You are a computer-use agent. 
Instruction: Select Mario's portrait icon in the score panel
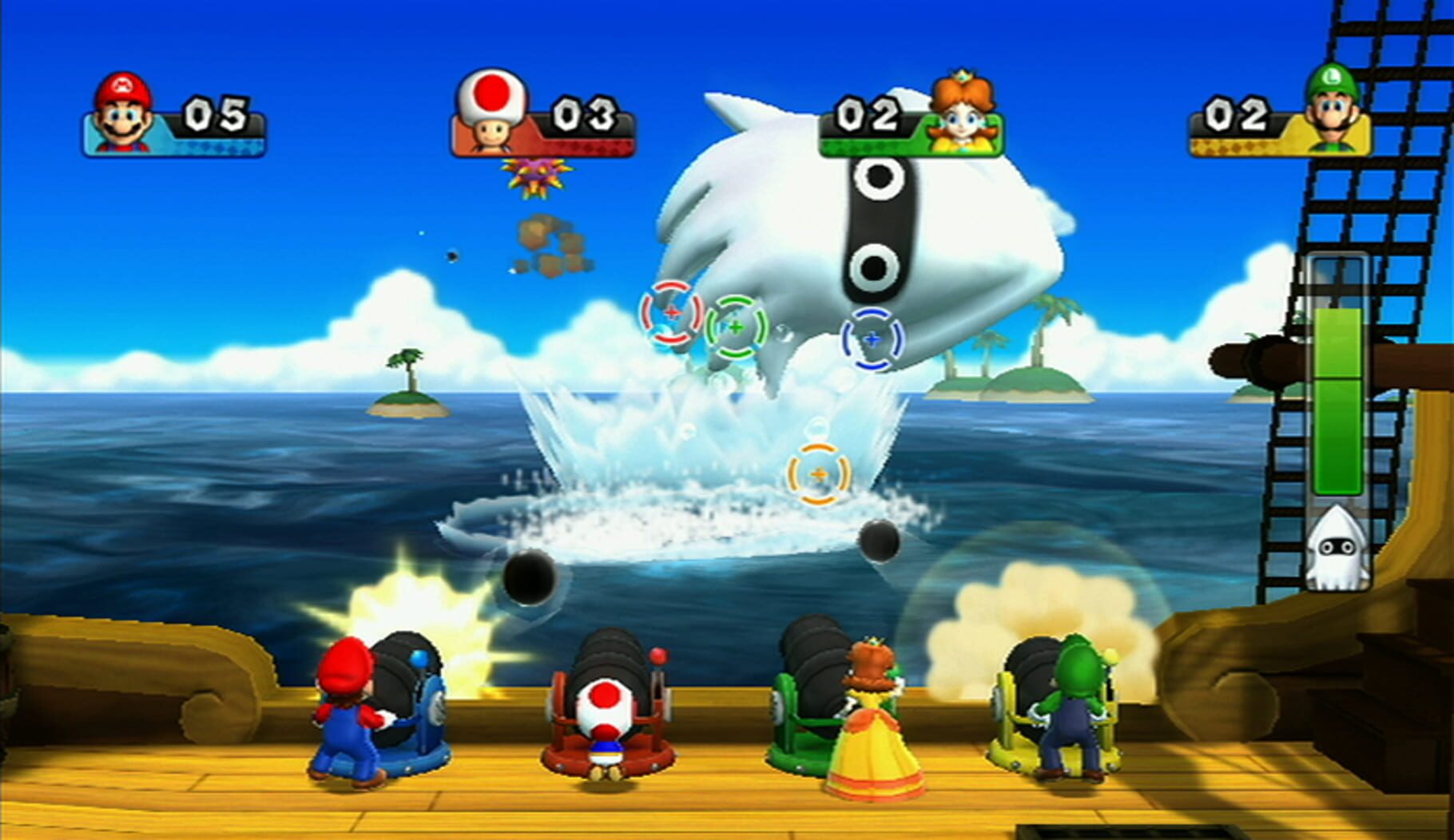click(x=121, y=110)
